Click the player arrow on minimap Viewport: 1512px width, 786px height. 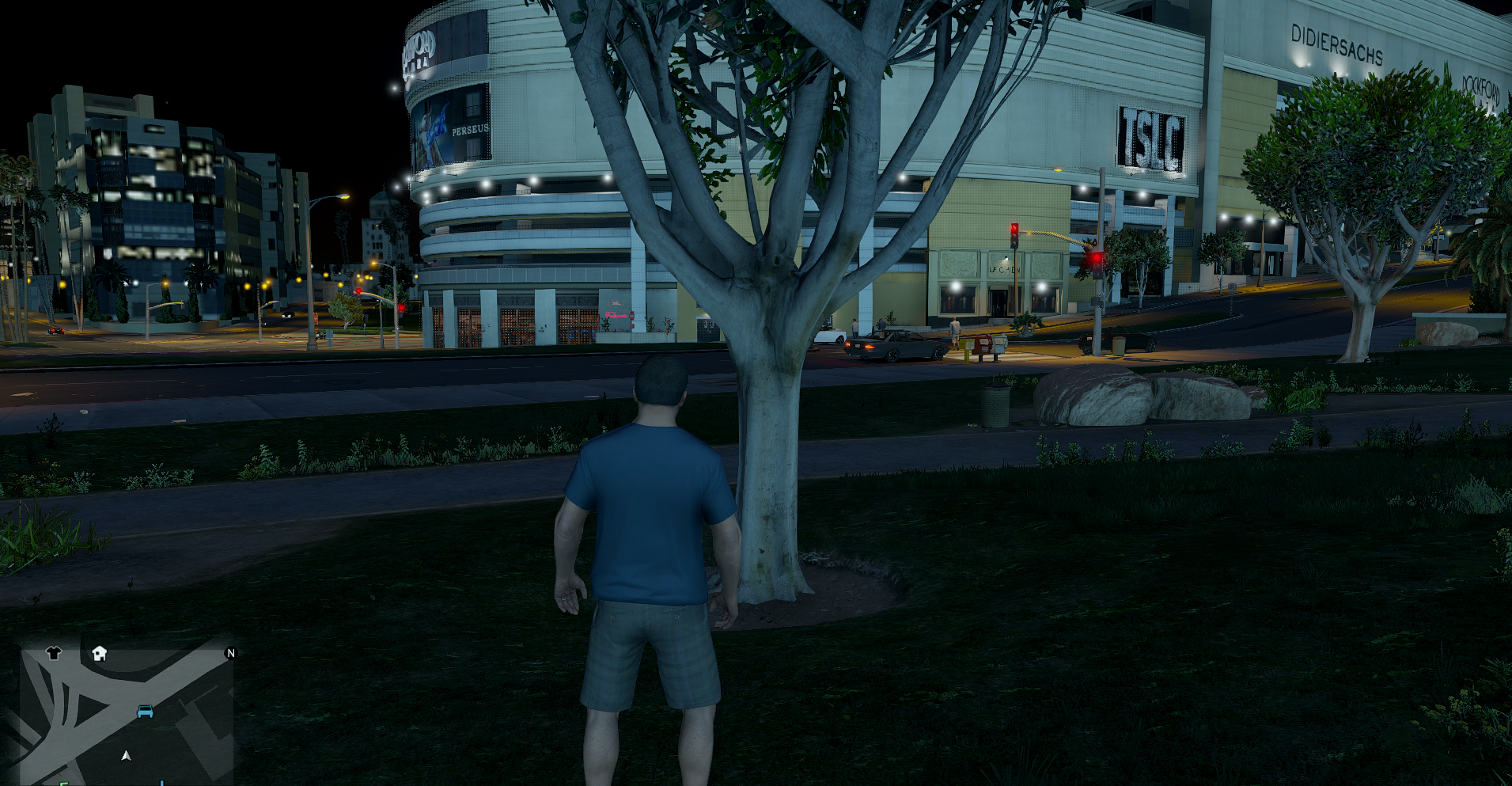126,756
